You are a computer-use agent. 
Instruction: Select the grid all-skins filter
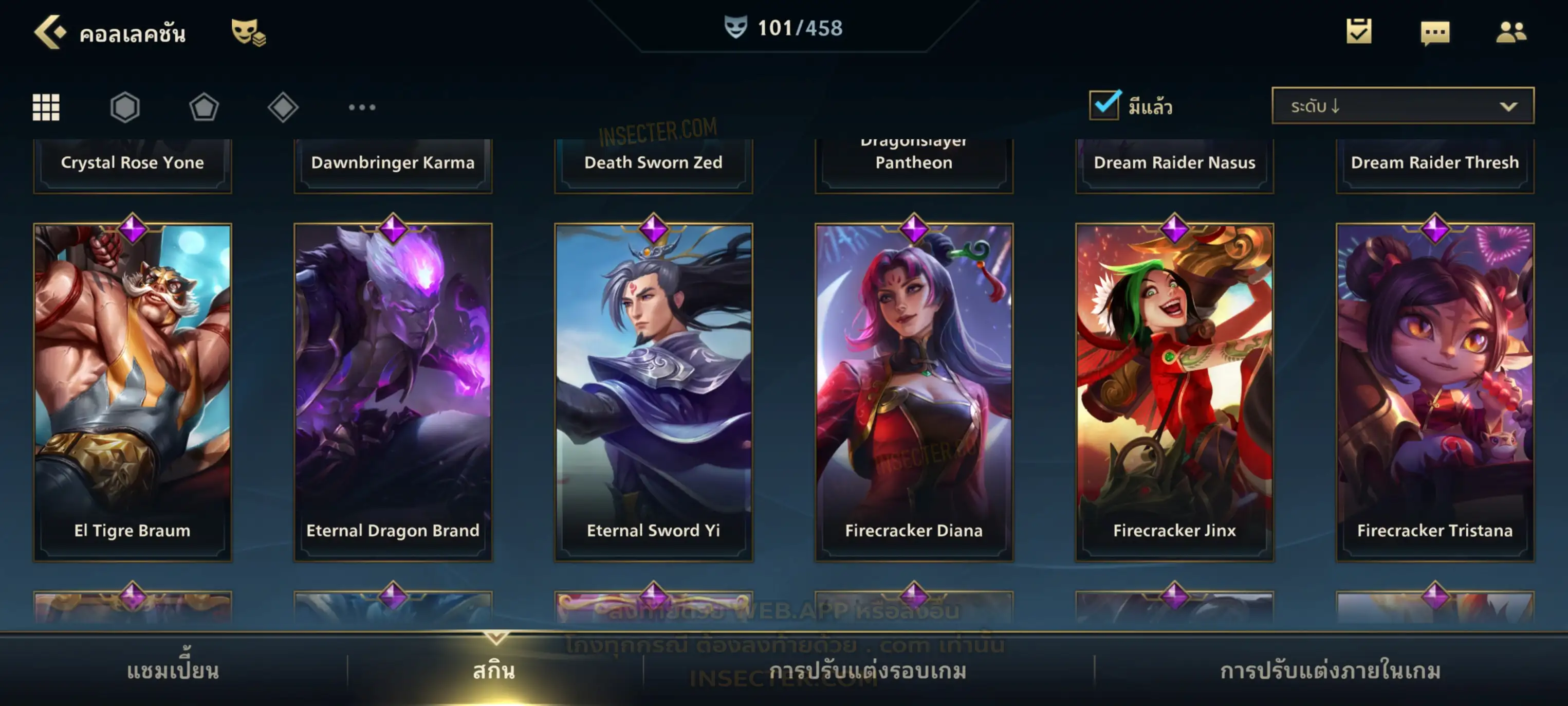click(x=46, y=107)
